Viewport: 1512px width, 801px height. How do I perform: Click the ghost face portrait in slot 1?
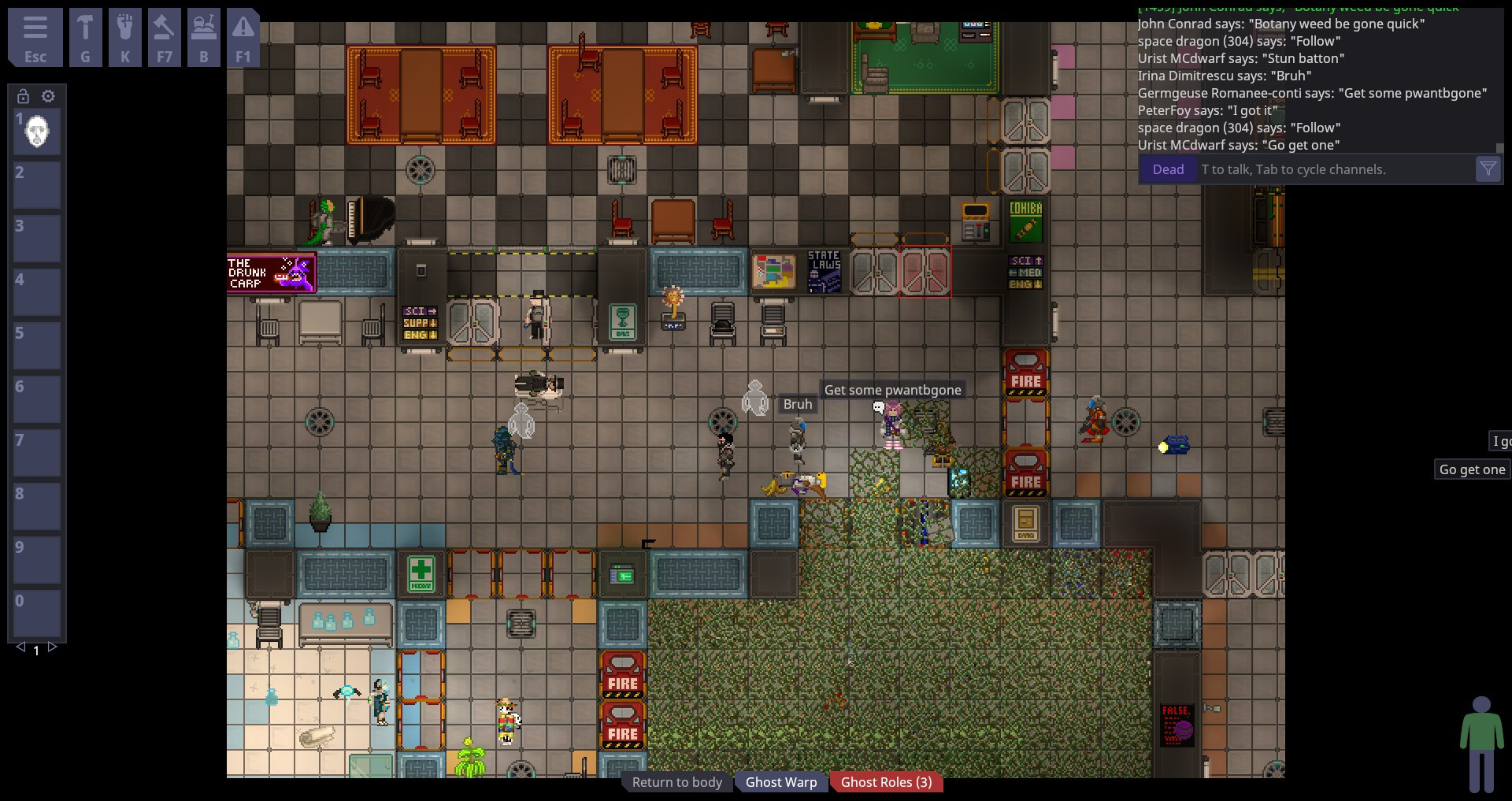37,132
